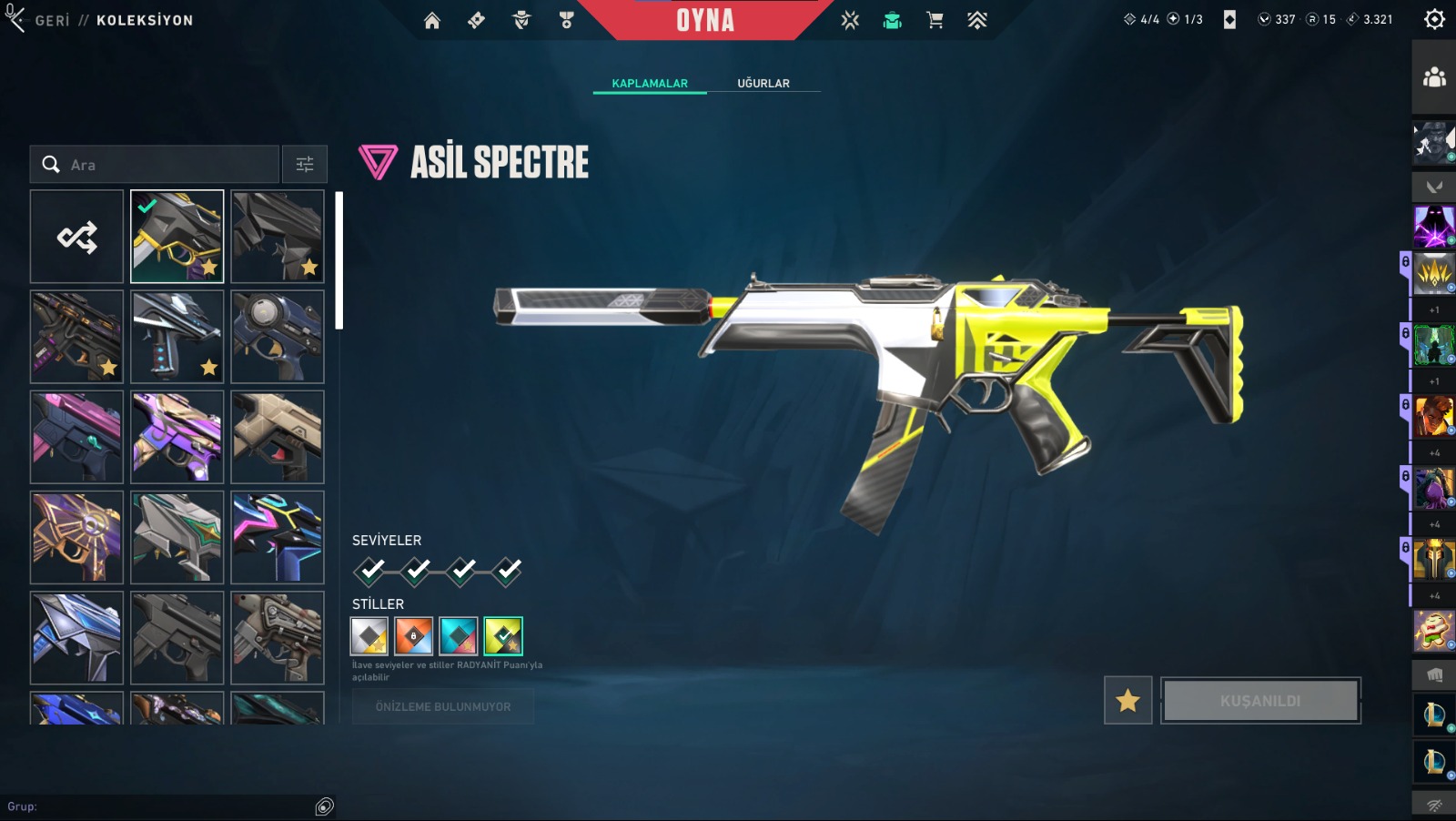Viewport: 1456px width, 821px height.
Task: Choose the random skin shuffle tile
Action: pyautogui.click(x=76, y=237)
